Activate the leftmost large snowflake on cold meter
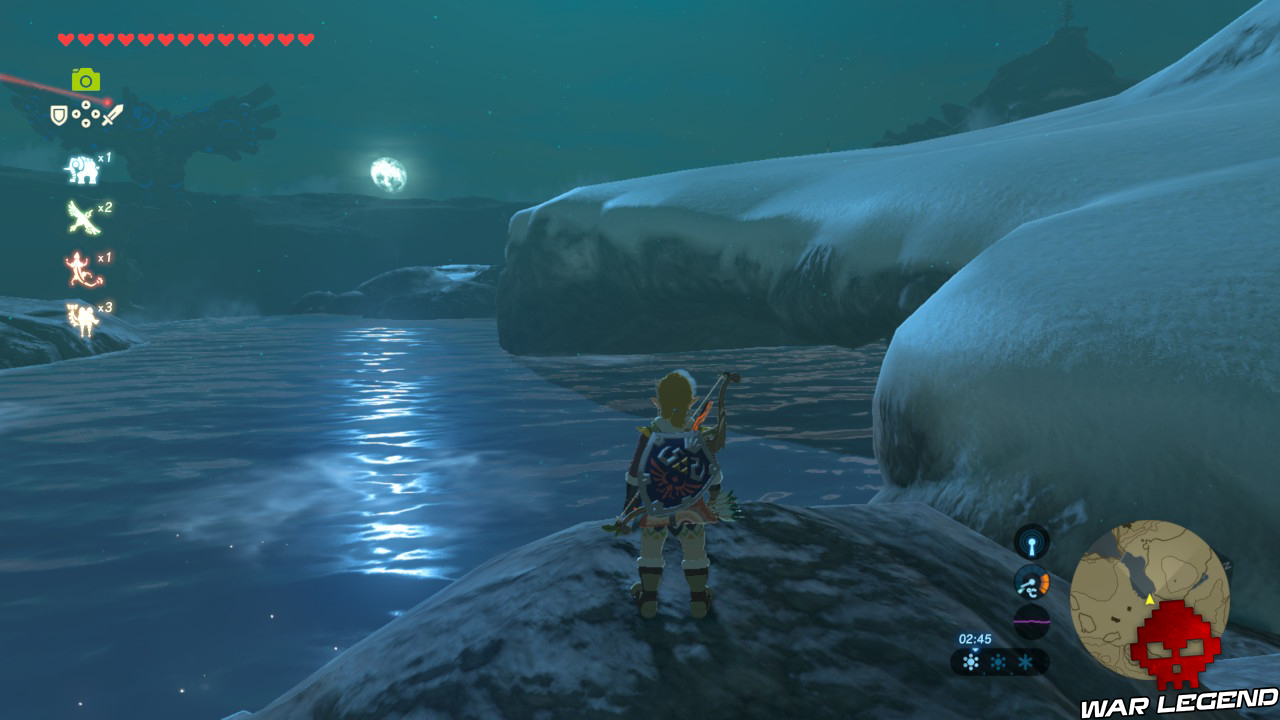The image size is (1280, 720). tap(970, 662)
